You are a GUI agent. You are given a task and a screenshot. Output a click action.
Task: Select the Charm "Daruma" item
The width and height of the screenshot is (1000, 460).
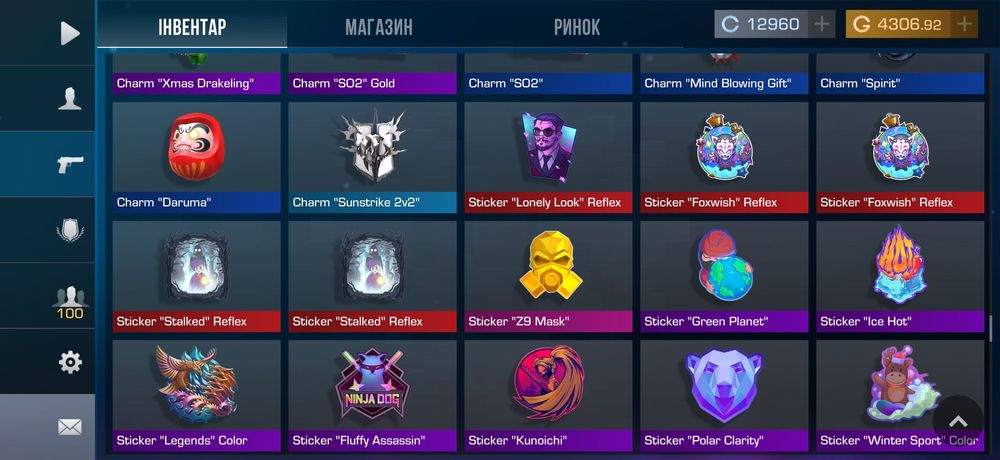[196, 157]
